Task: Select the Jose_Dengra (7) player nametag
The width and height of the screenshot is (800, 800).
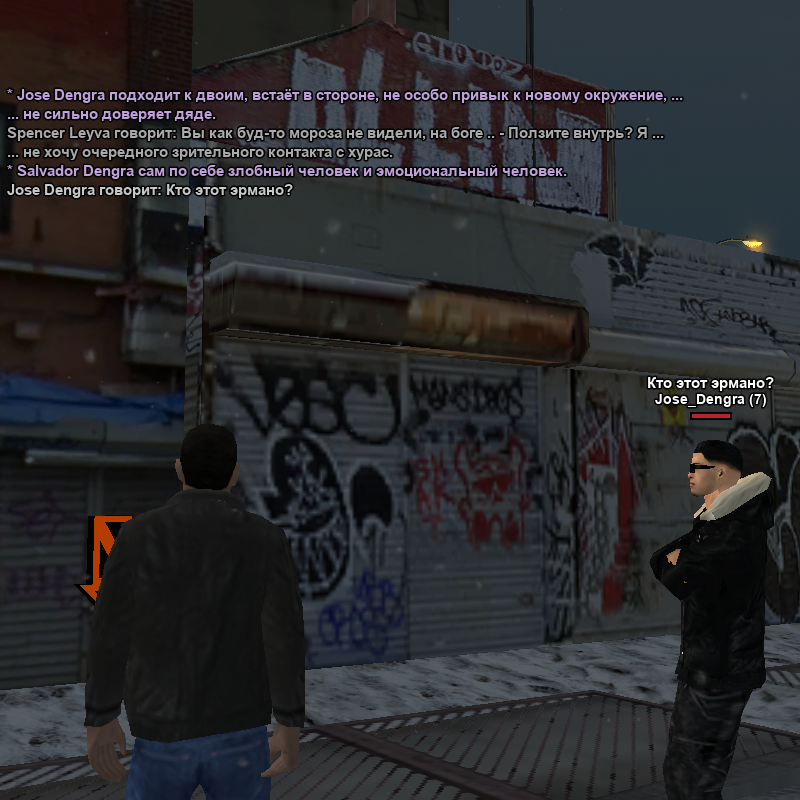Action: (710, 400)
